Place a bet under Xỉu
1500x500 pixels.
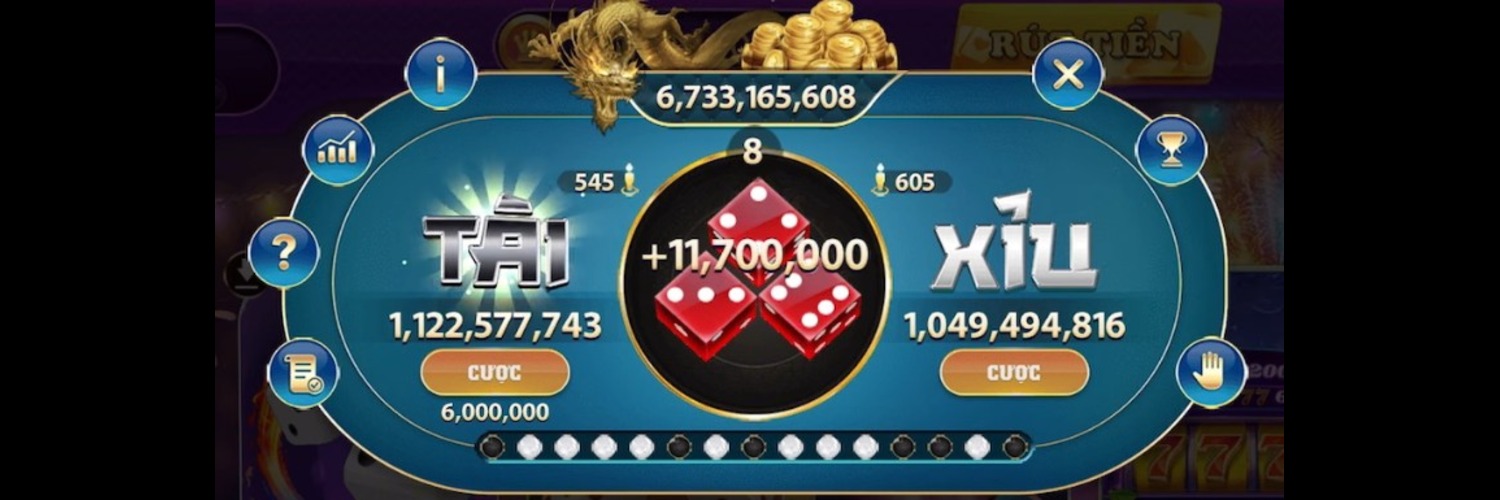1014,373
